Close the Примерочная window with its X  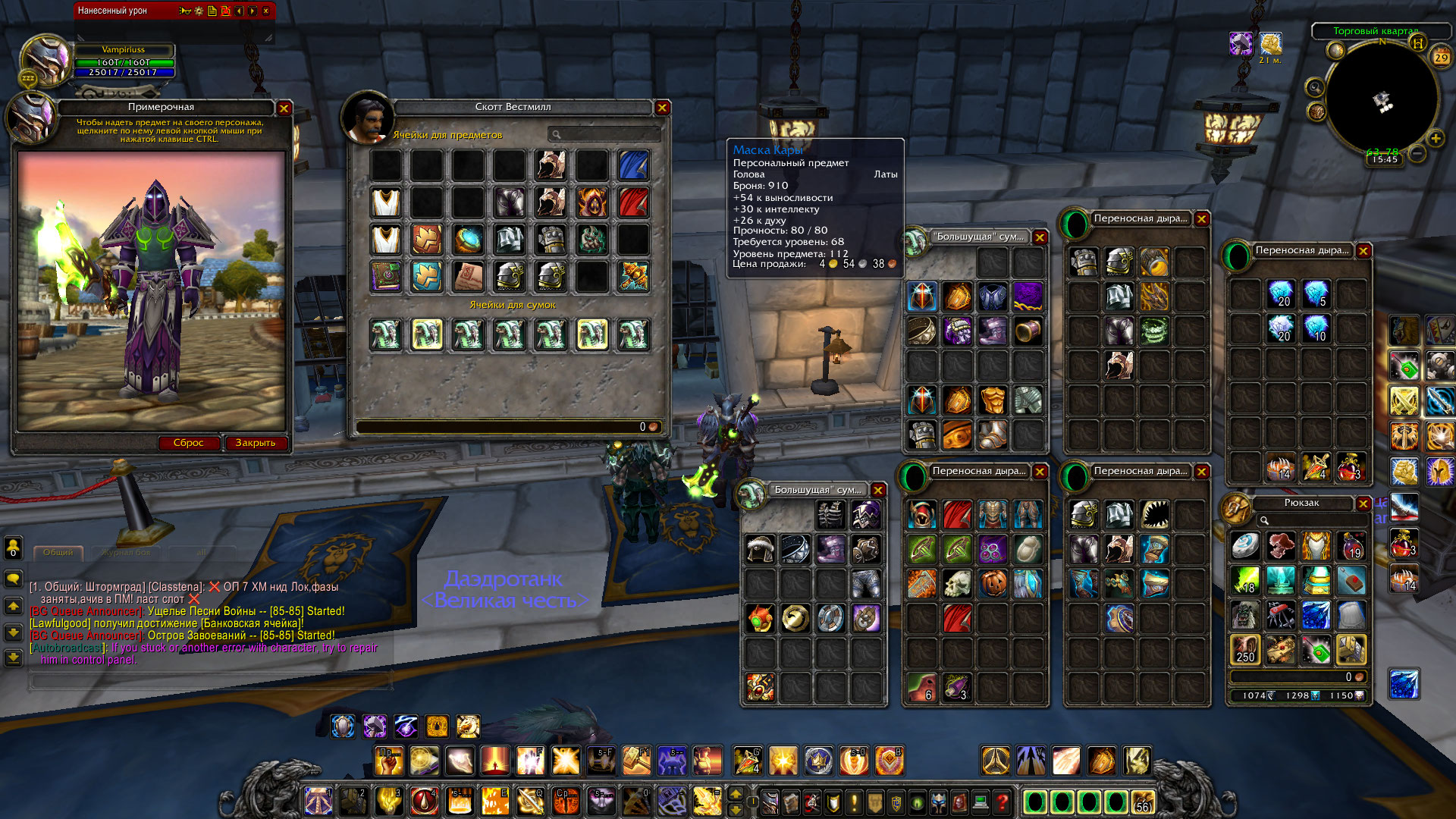[x=284, y=108]
